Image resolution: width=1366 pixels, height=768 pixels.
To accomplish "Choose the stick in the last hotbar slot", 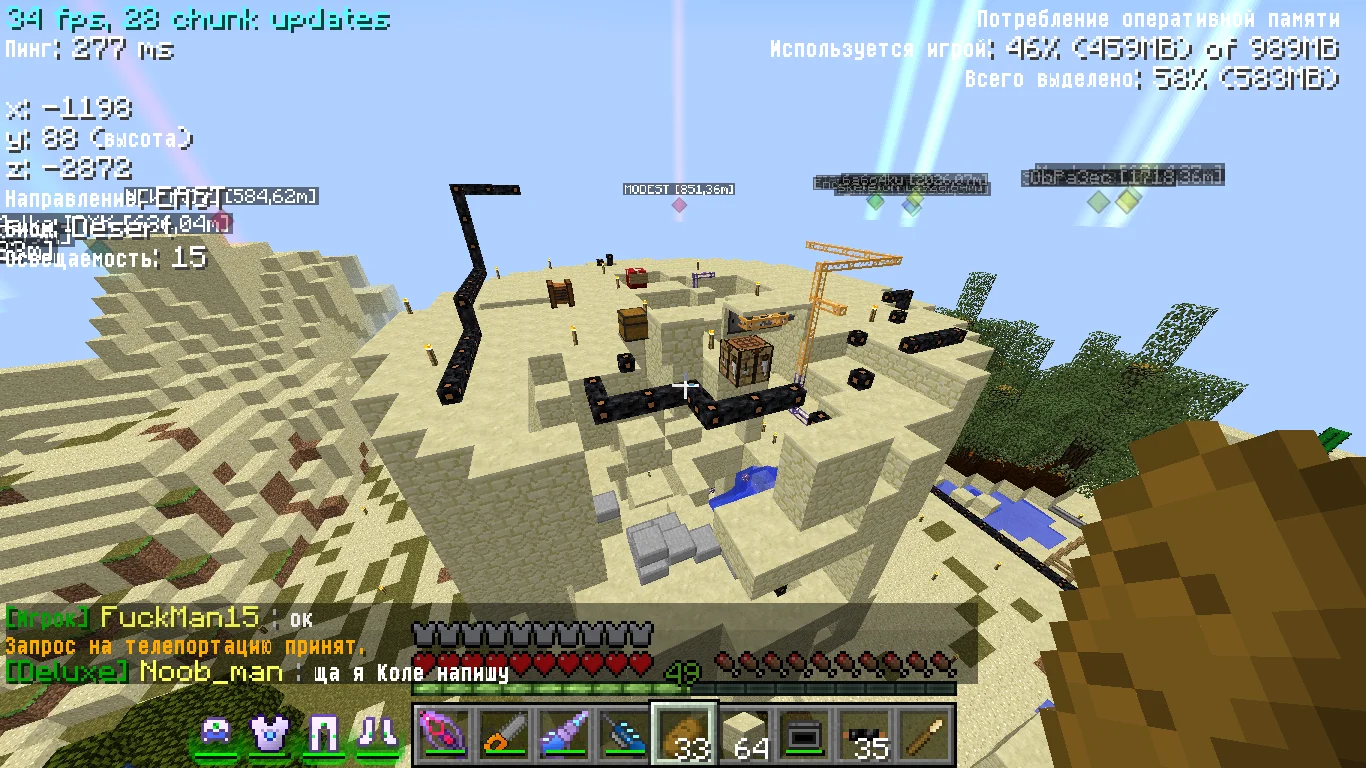I will tap(928, 735).
